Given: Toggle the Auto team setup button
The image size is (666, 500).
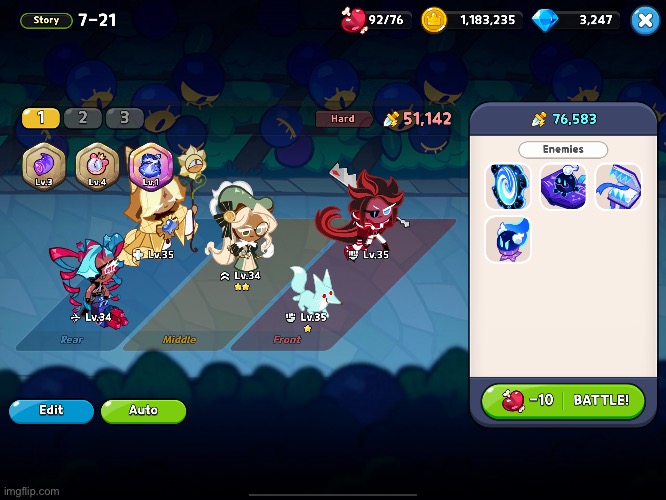Looking at the screenshot, I should (143, 410).
